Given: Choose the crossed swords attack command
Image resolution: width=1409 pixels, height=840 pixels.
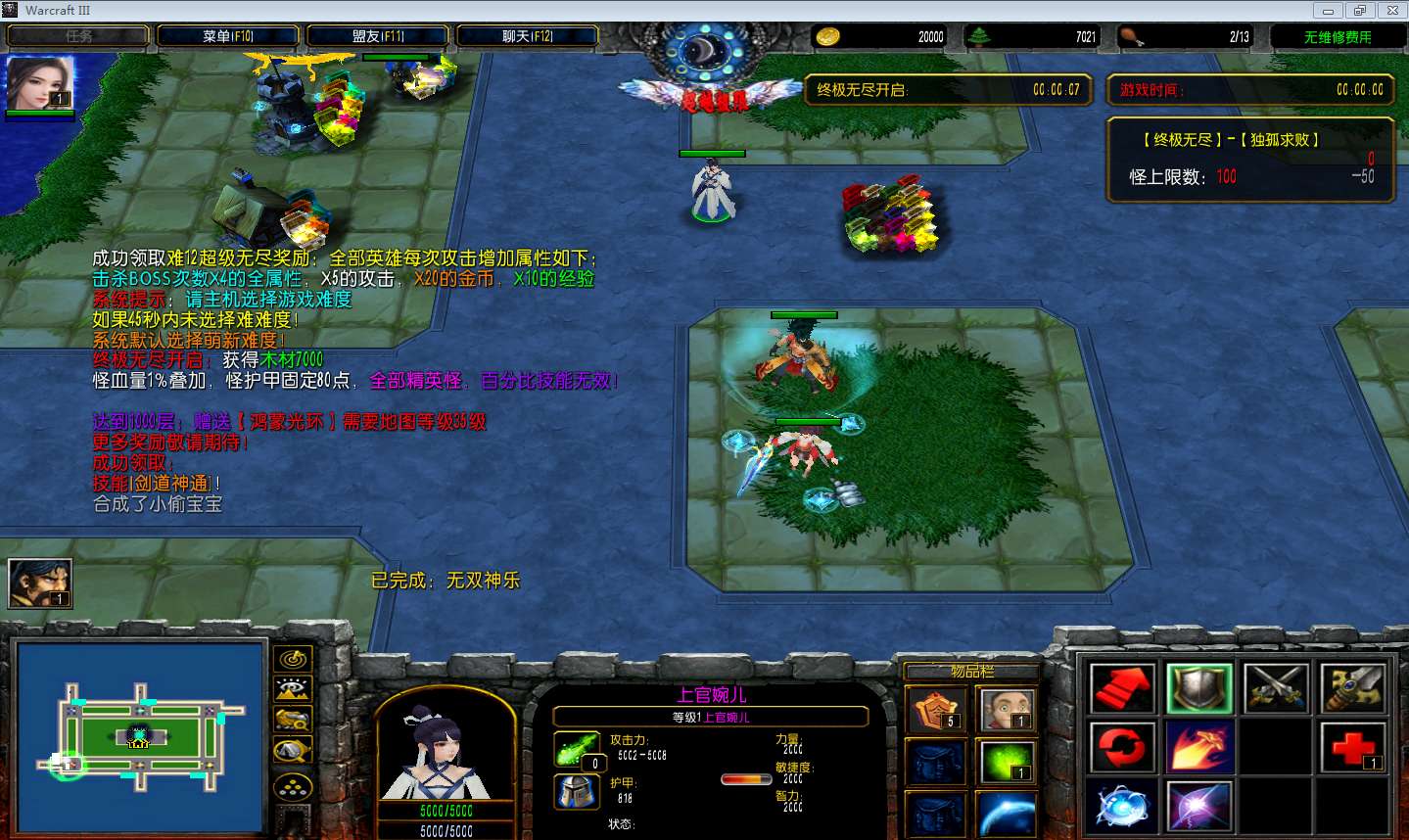Looking at the screenshot, I should (1276, 688).
